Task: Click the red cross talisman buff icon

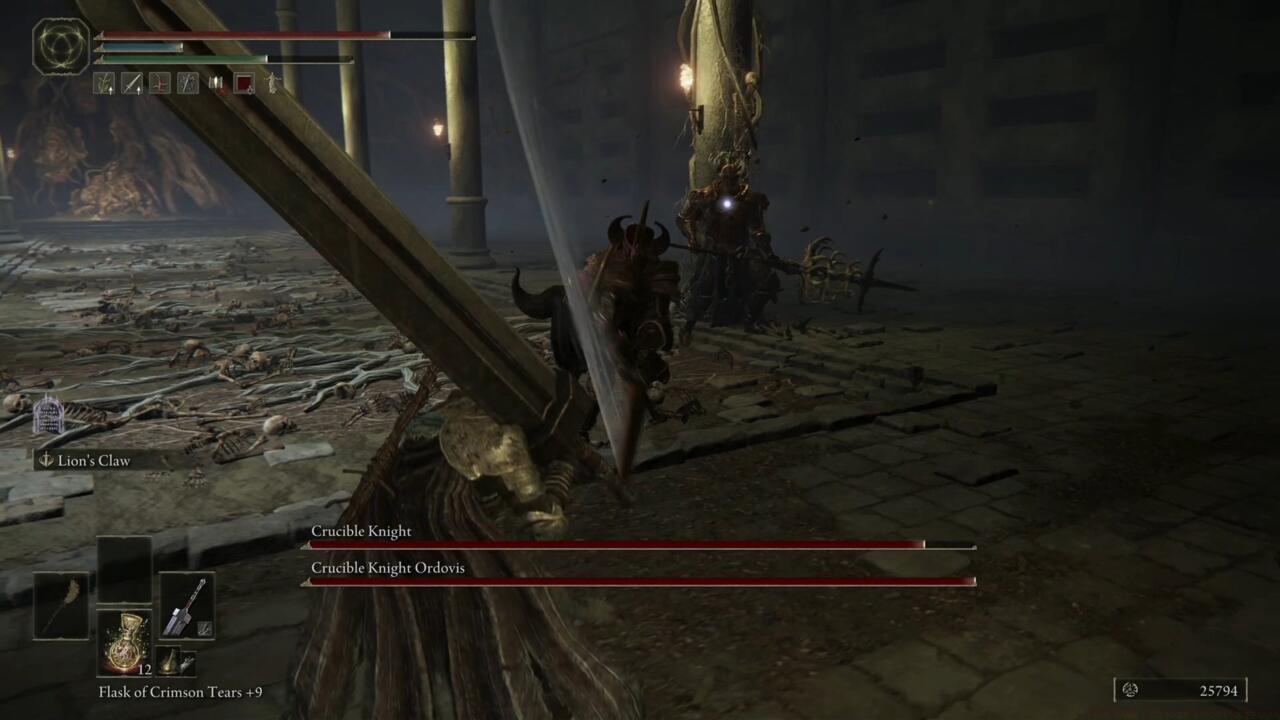Action: 159,84
